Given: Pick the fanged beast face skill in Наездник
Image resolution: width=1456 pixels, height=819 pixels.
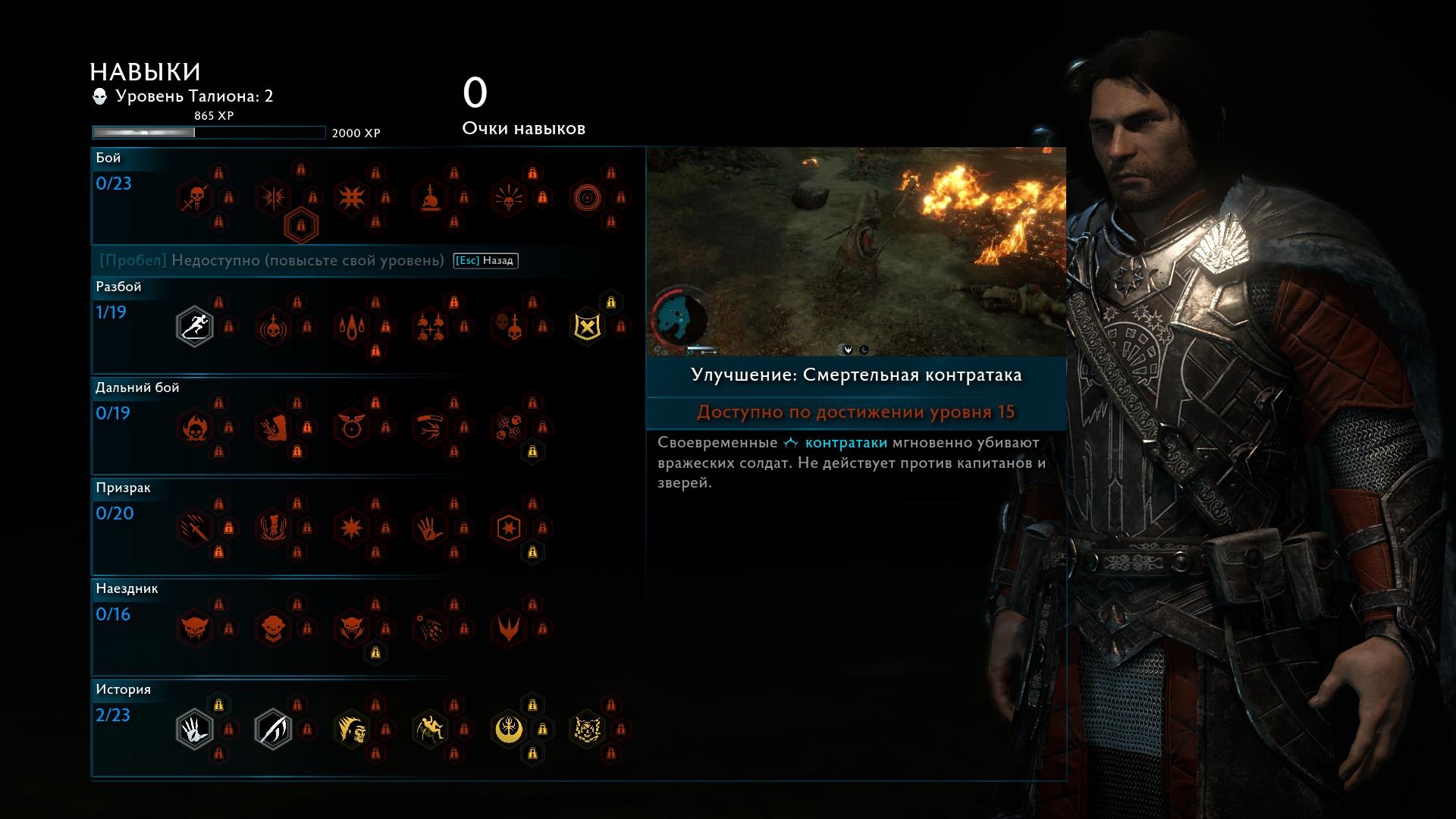Looking at the screenshot, I should pyautogui.click(x=195, y=629).
